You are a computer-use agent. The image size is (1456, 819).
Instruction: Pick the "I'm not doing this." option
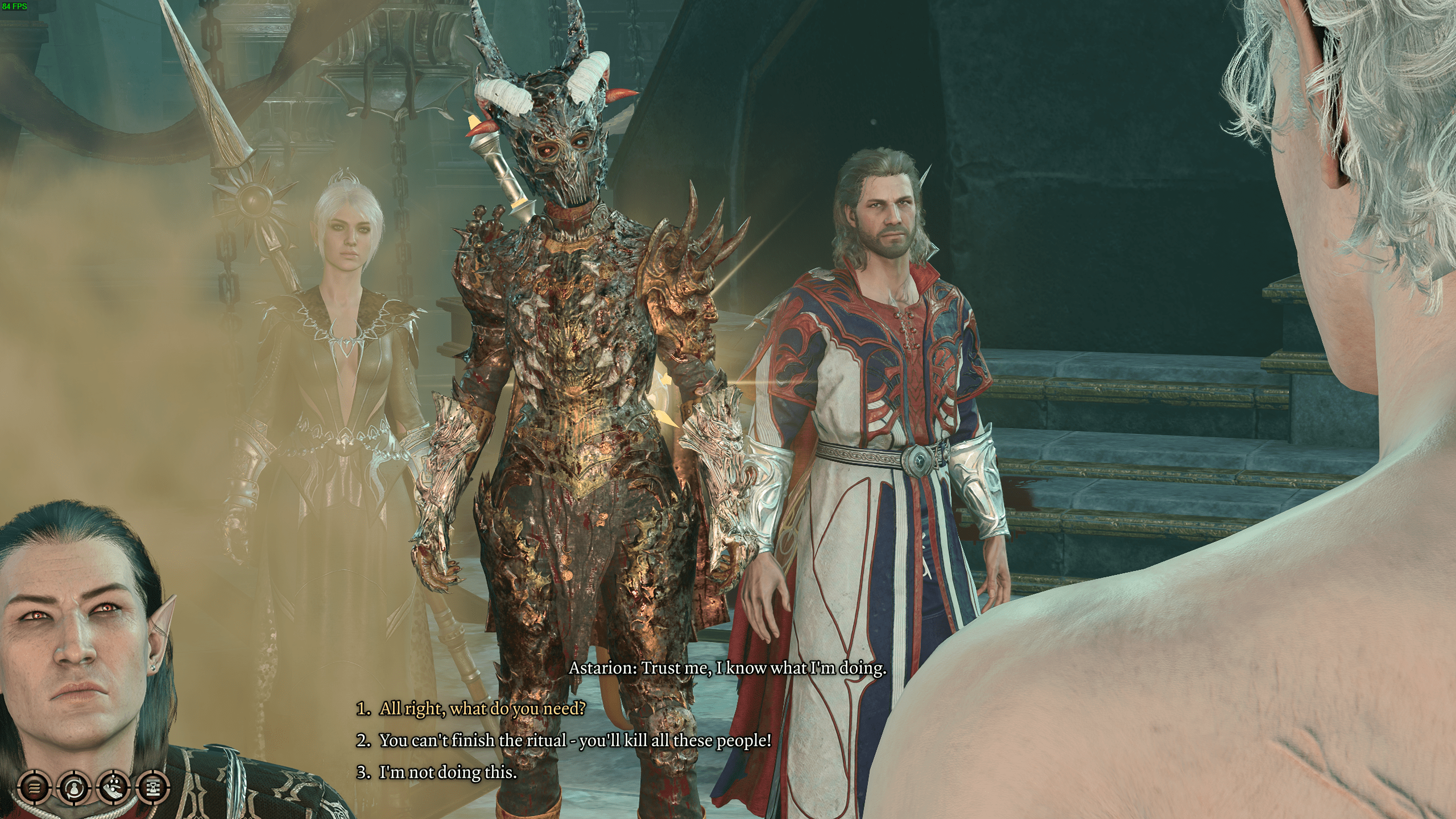click(448, 772)
